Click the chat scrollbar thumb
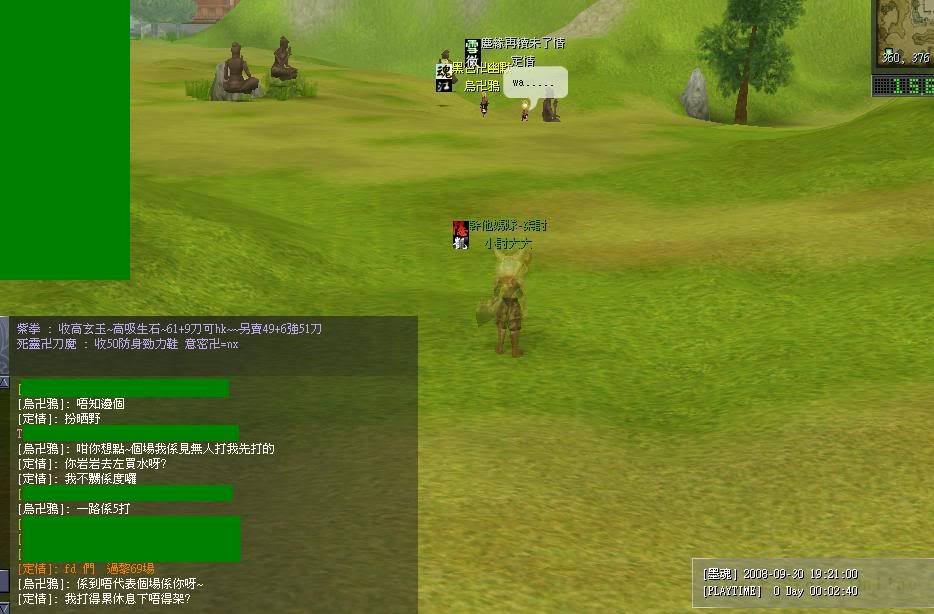Screen dimensions: 934x614 (4, 580)
